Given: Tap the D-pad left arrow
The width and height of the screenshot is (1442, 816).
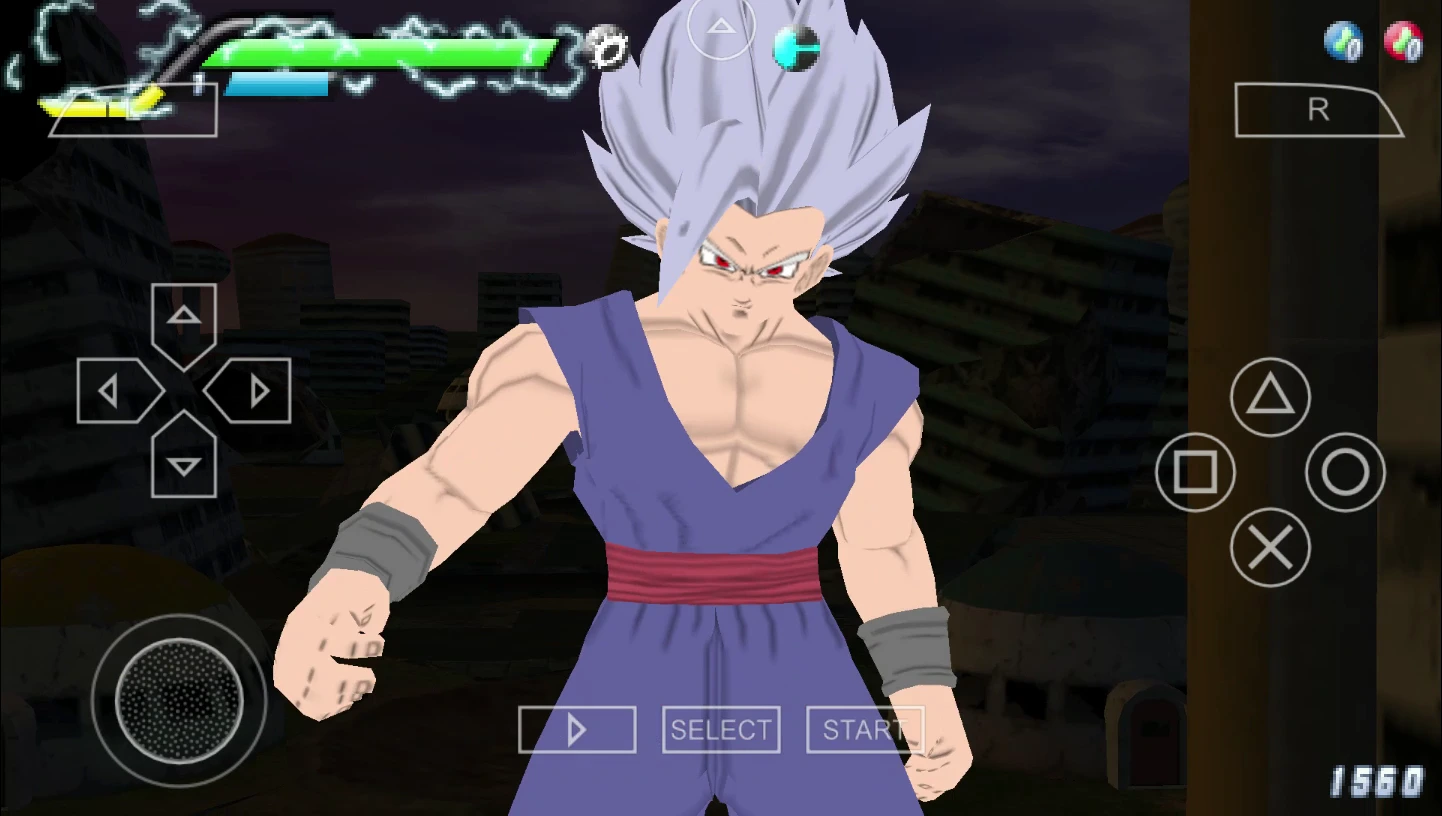Looking at the screenshot, I should click(x=112, y=391).
